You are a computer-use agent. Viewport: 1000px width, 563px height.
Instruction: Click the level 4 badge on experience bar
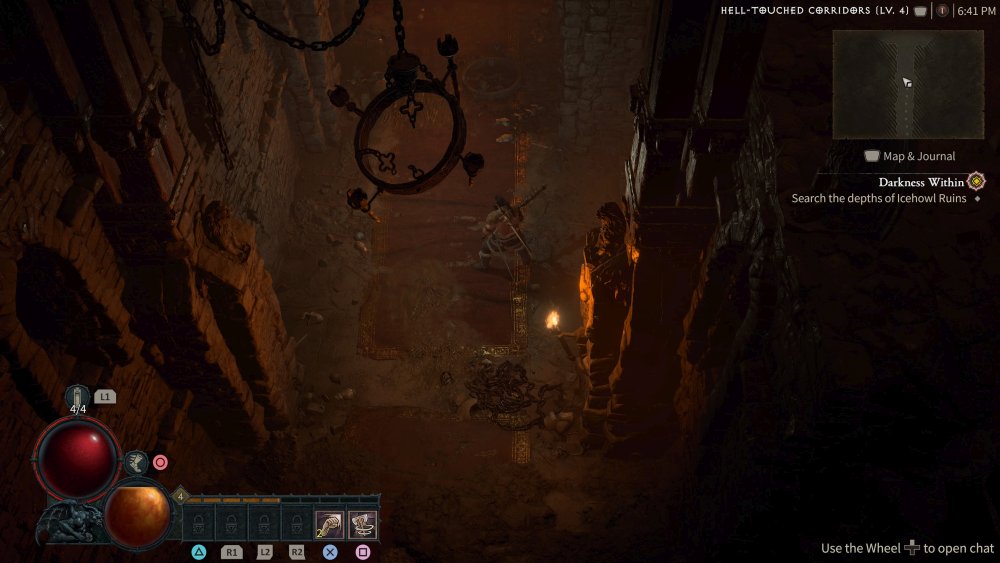pos(181,495)
